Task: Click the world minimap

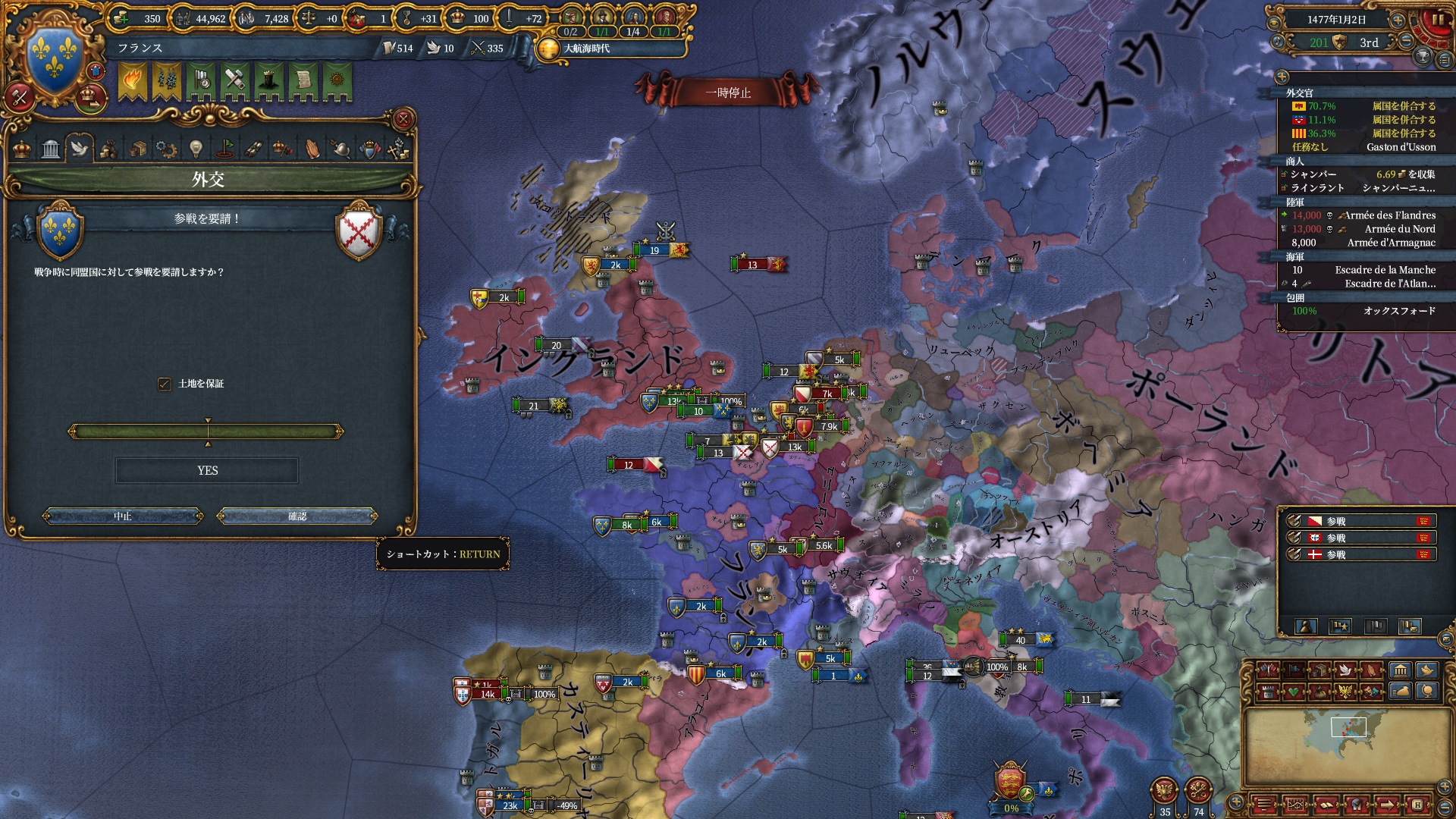Action: [x=1348, y=746]
